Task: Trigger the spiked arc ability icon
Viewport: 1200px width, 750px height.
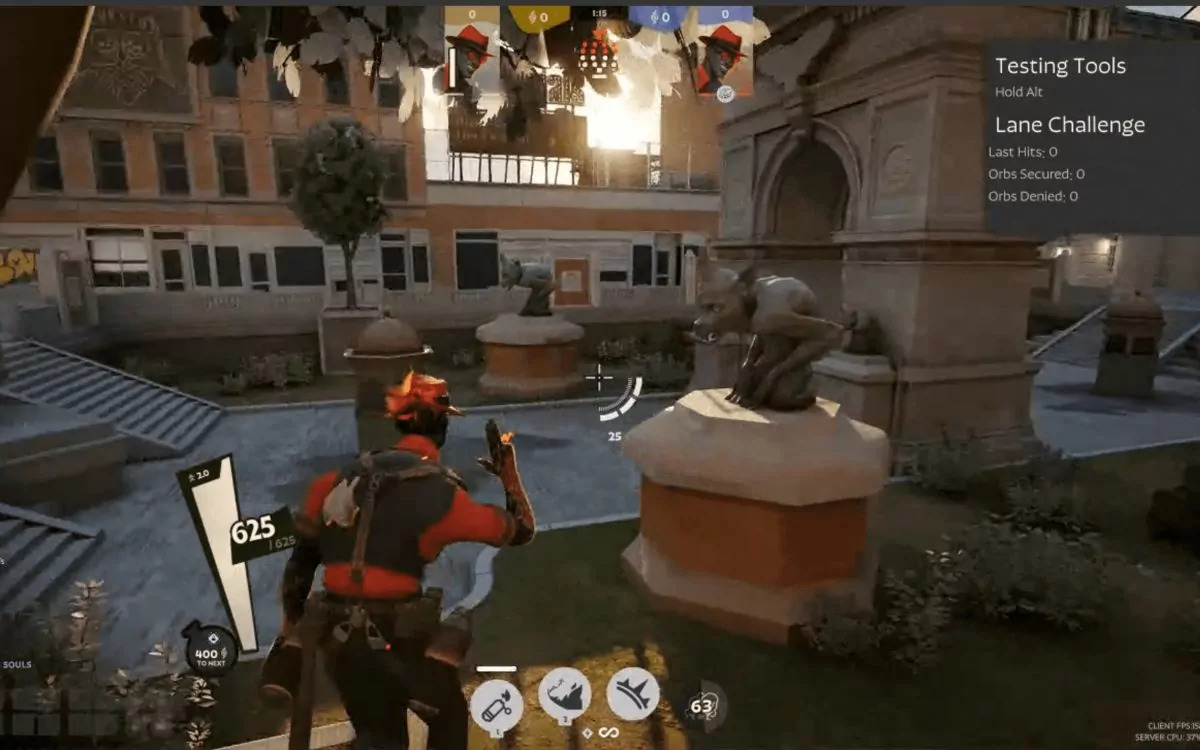Action: (x=632, y=694)
